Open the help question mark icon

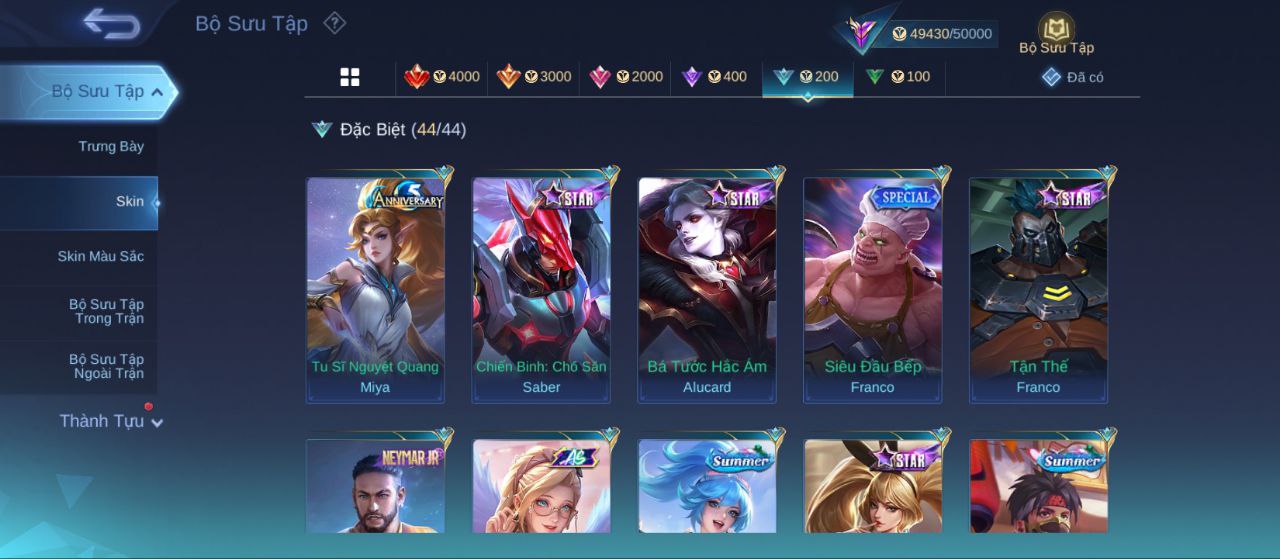click(335, 23)
